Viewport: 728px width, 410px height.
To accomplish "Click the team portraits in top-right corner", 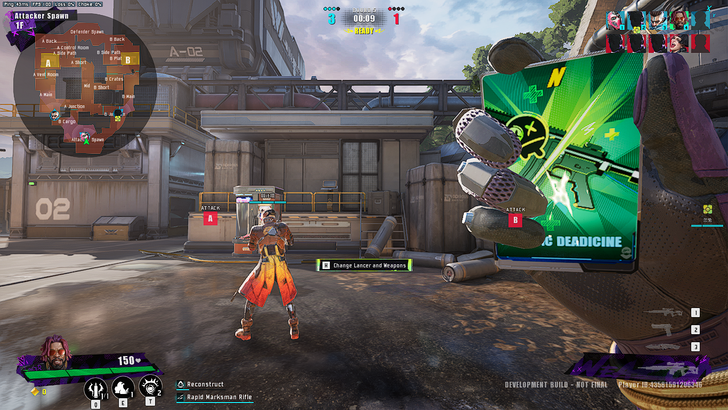I will [664, 30].
